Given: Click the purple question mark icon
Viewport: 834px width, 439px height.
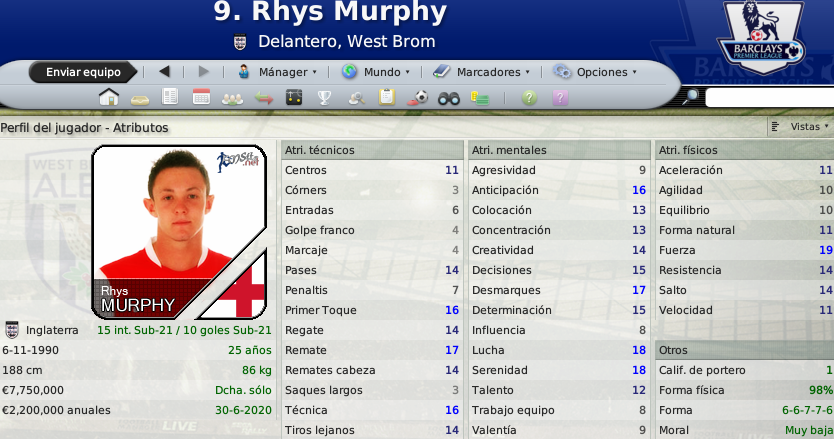Looking at the screenshot, I should [560, 97].
